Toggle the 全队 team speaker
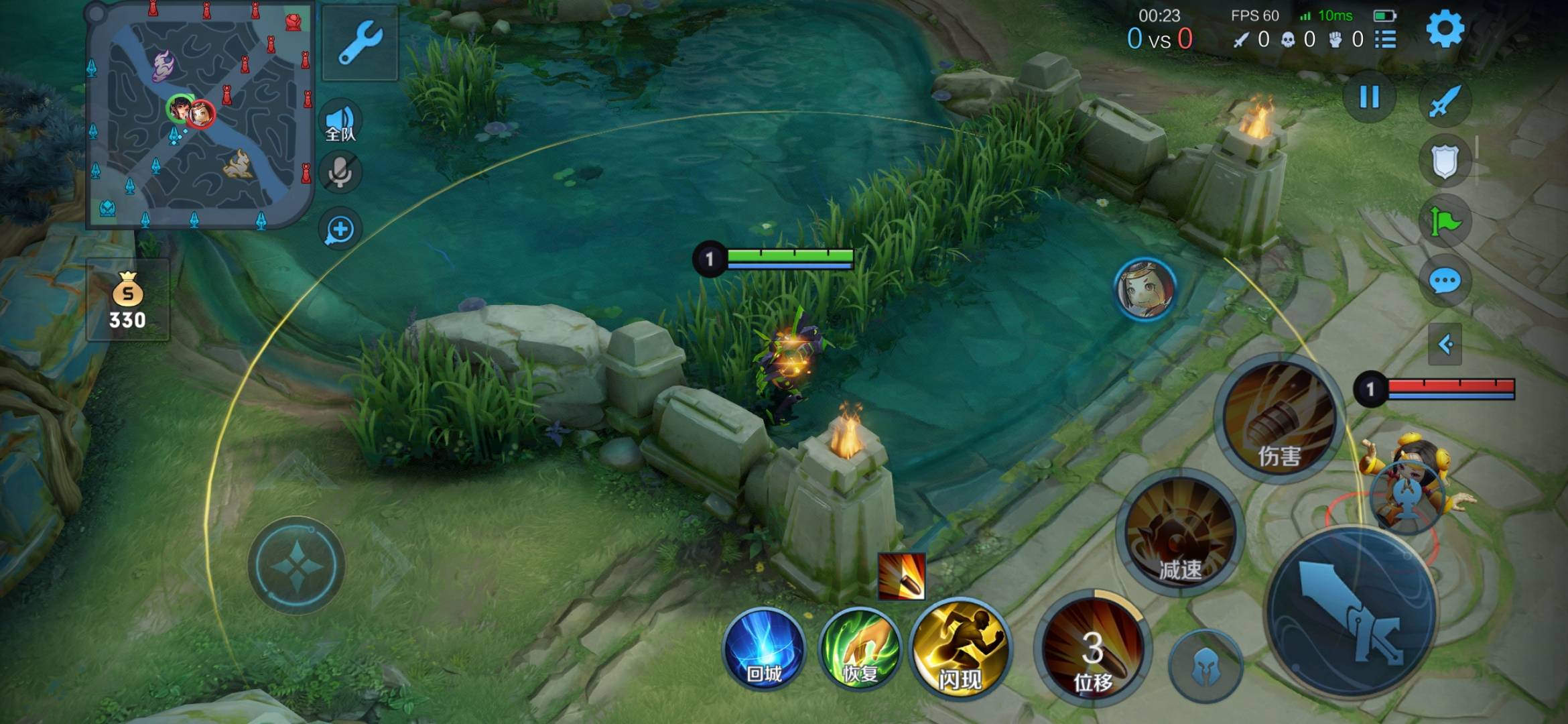 tap(340, 123)
